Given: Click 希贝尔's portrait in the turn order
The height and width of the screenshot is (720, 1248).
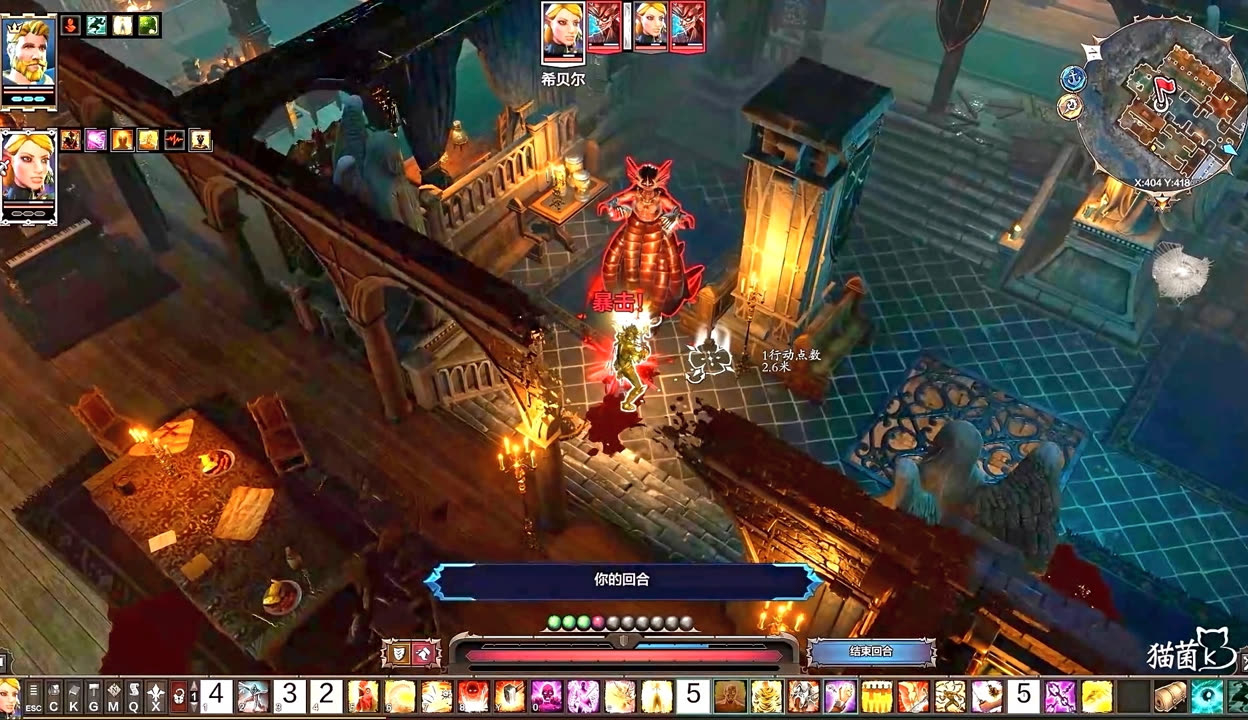Looking at the screenshot, I should pos(563,30).
